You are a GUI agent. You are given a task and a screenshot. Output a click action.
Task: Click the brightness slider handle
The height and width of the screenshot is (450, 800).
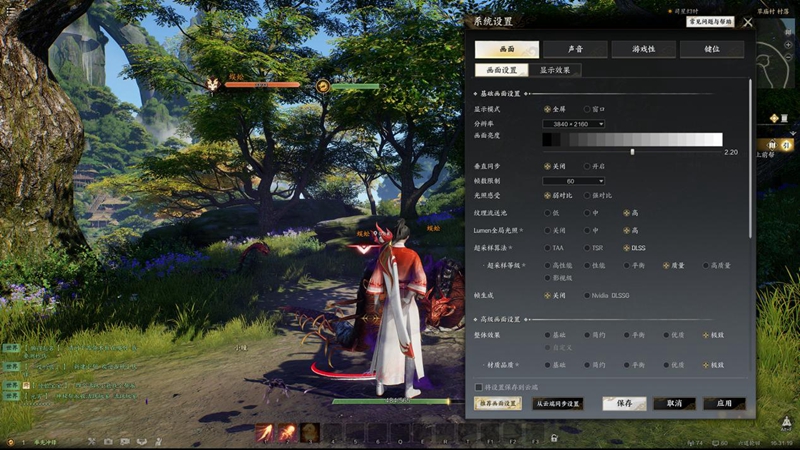(x=632, y=151)
